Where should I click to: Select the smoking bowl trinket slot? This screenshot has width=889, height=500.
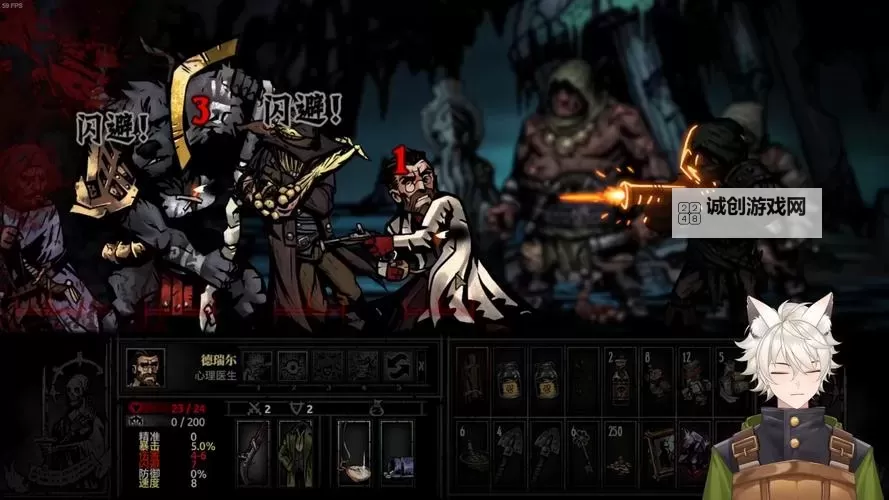tap(354, 449)
